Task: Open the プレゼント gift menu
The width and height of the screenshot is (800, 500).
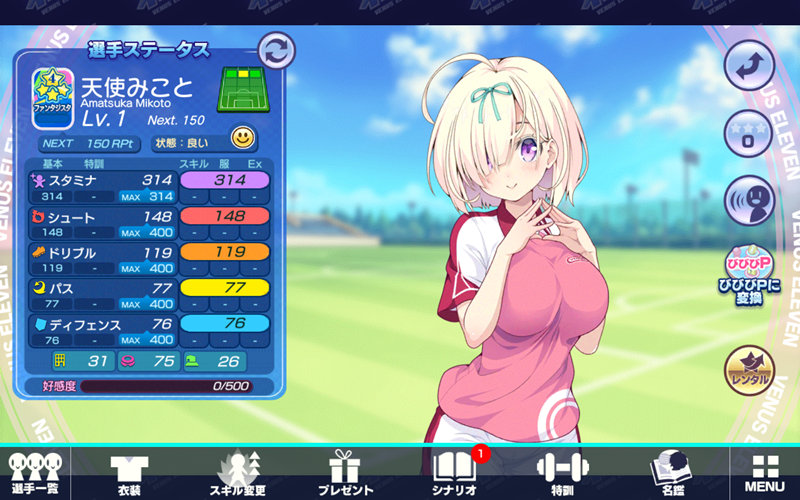Action: [345, 472]
